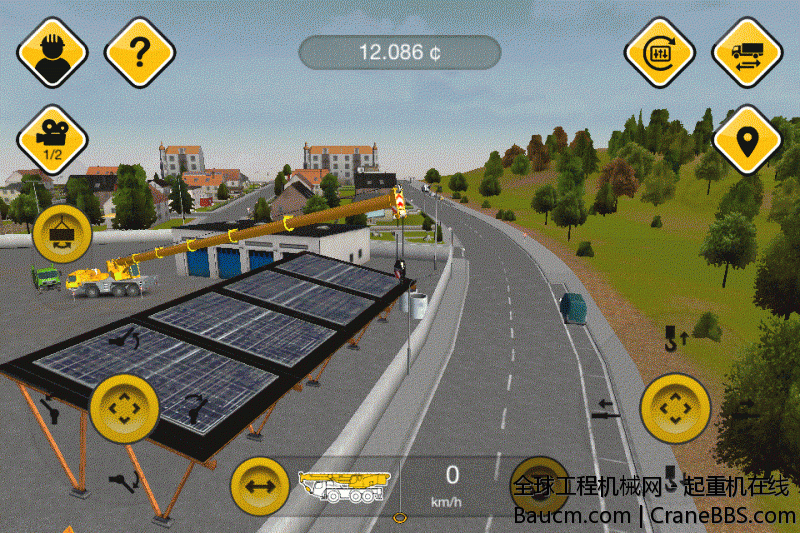
Task: Tap the yellow truck swap vehicle button
Action: coord(747,51)
